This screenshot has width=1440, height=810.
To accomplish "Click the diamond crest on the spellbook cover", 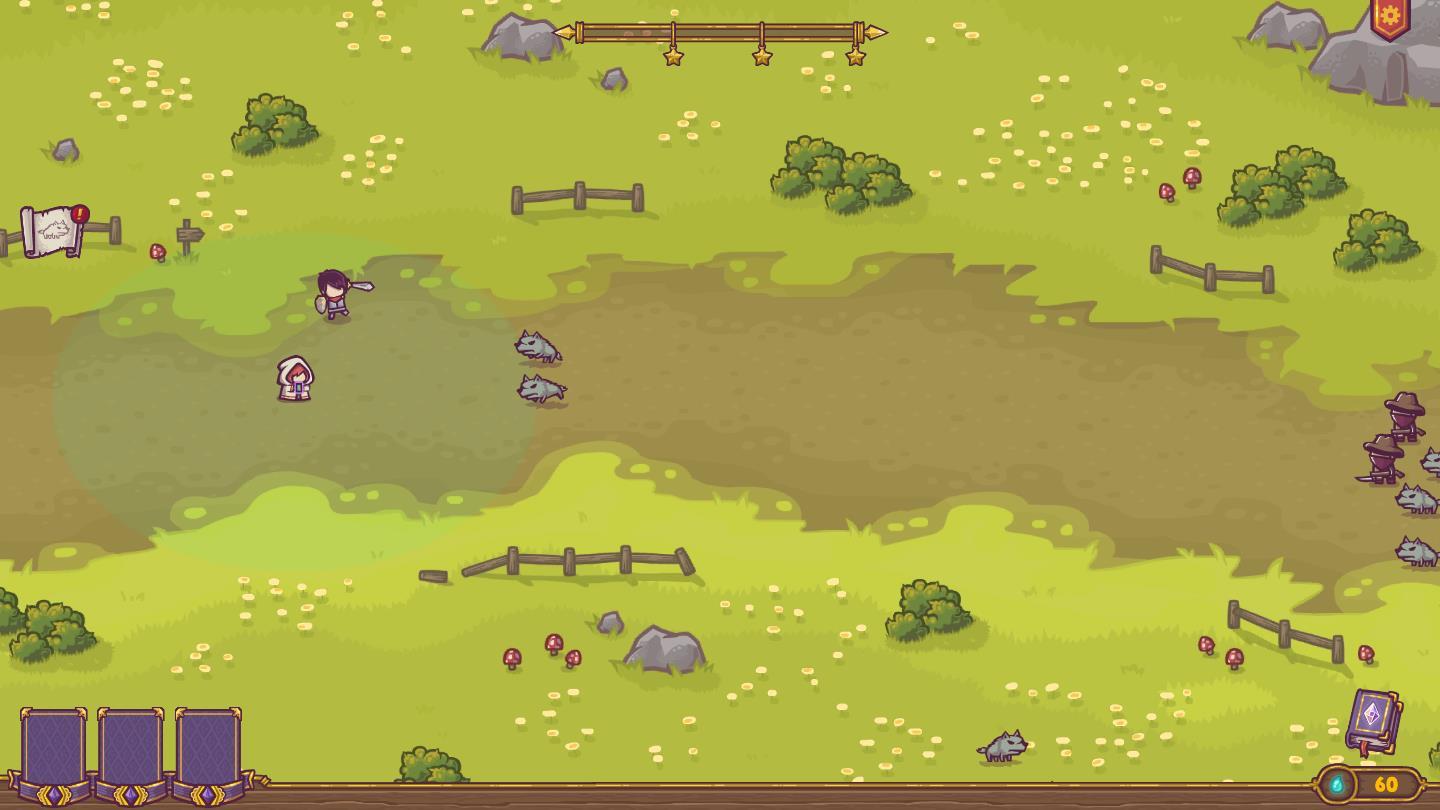I will [1374, 714].
